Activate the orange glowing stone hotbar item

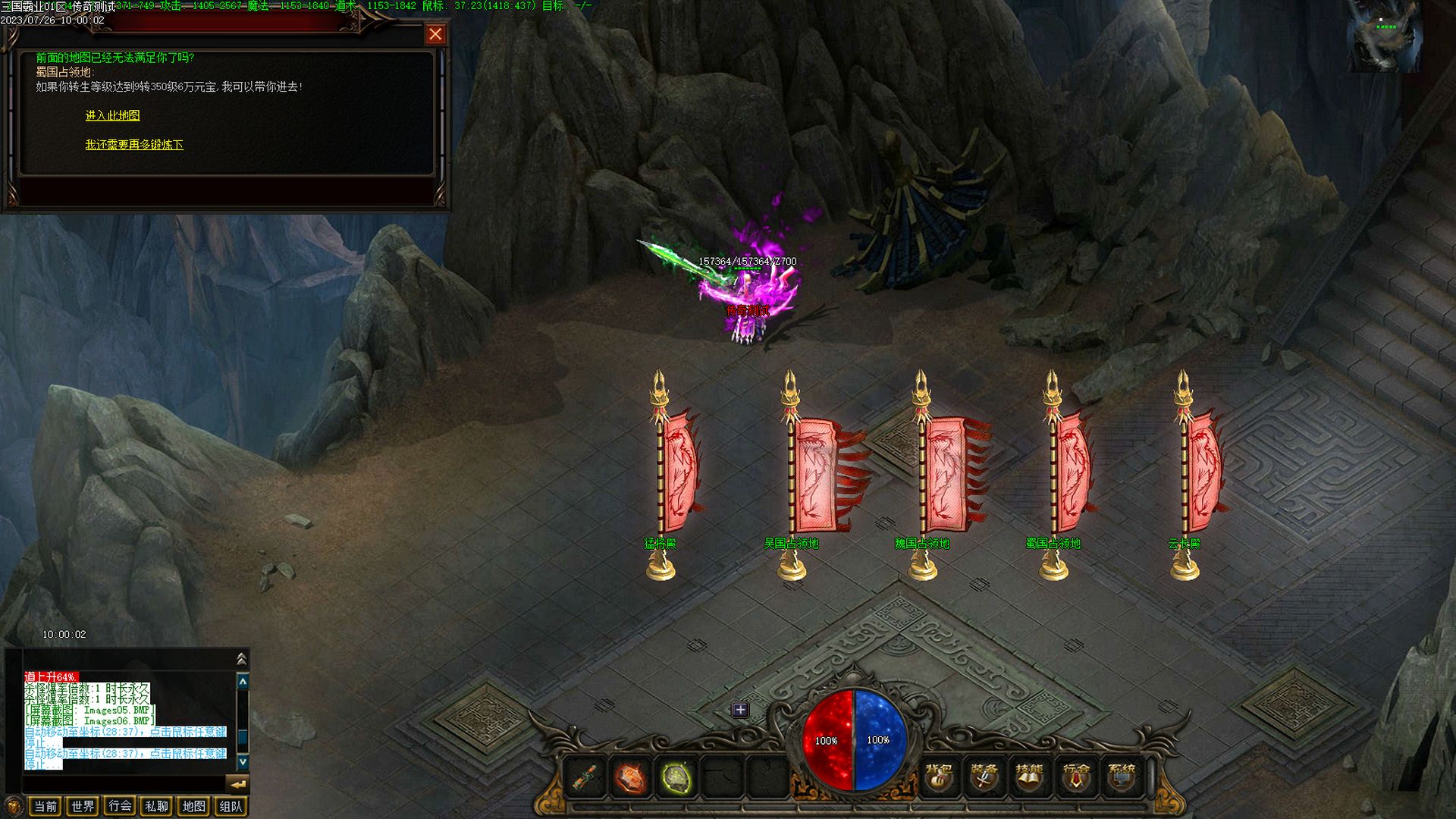[x=629, y=777]
